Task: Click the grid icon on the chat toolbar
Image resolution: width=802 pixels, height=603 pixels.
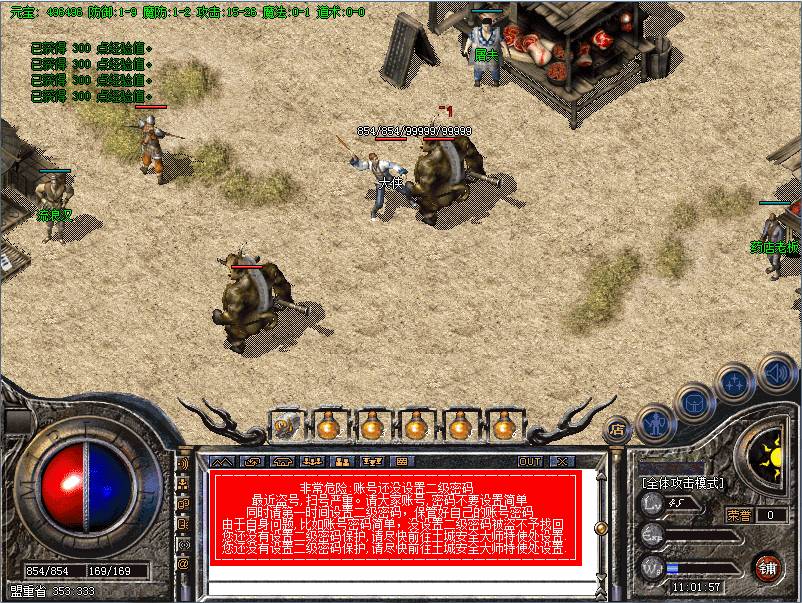Action: coord(402,461)
